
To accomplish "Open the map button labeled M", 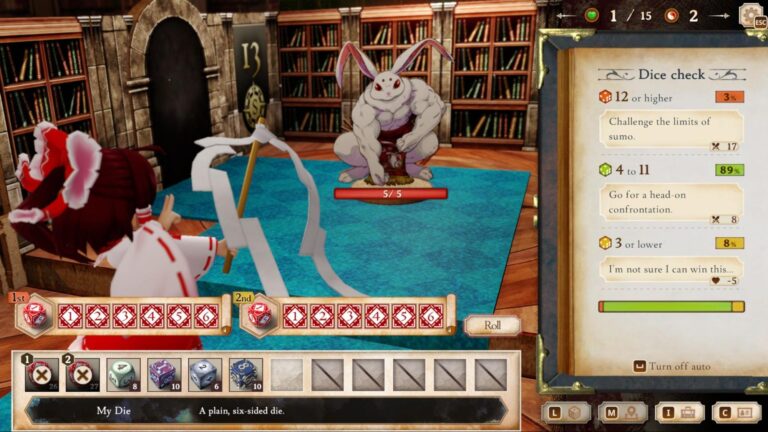I will [621, 412].
